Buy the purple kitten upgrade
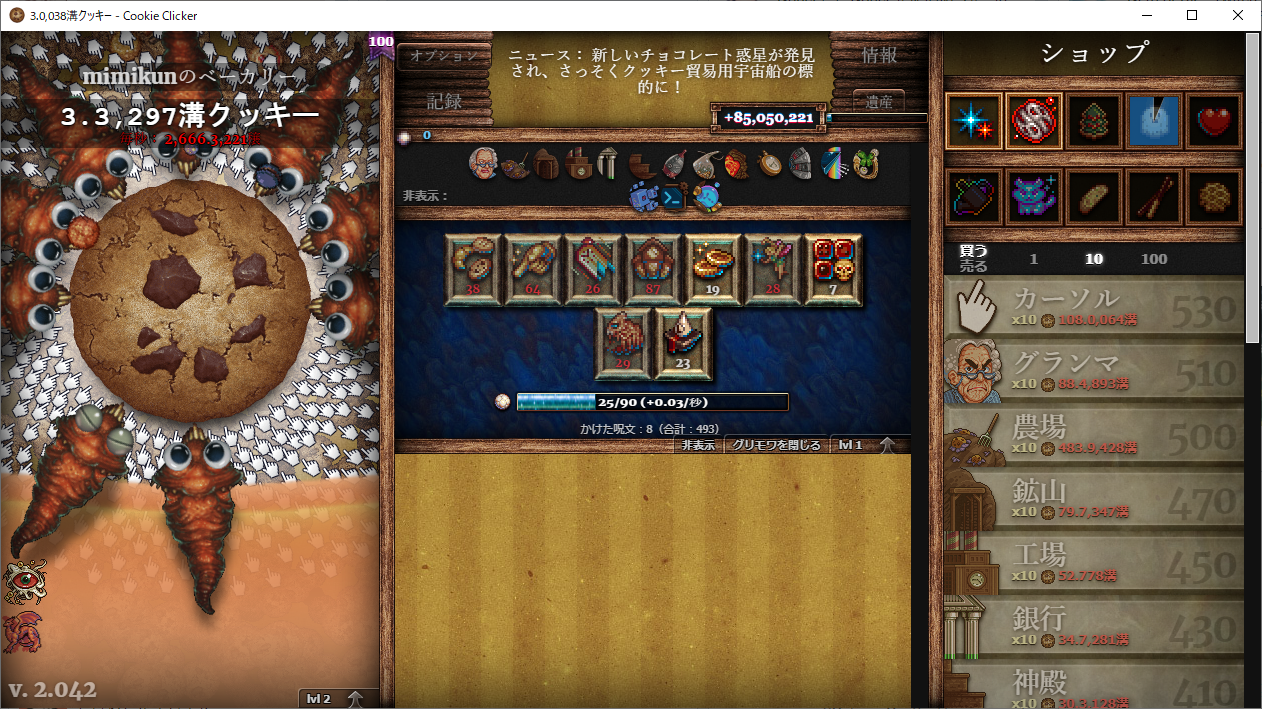The image size is (1262, 709). pyautogui.click(x=1034, y=196)
